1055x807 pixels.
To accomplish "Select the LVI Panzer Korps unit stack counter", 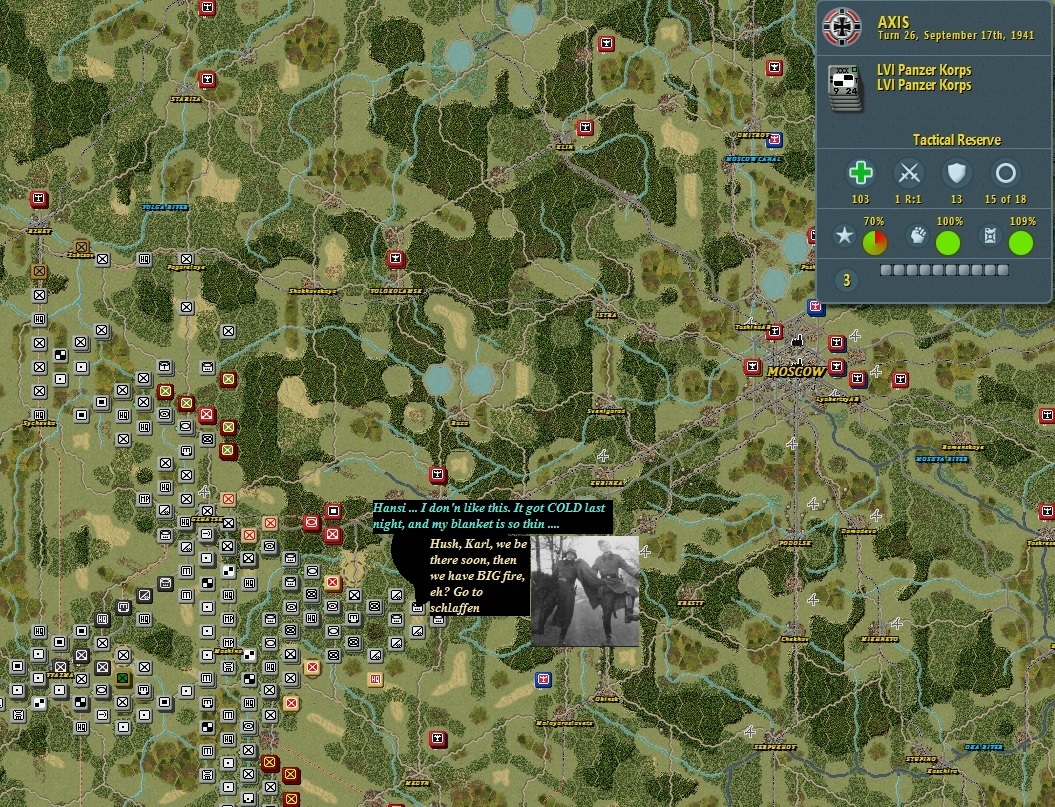I will point(846,83).
